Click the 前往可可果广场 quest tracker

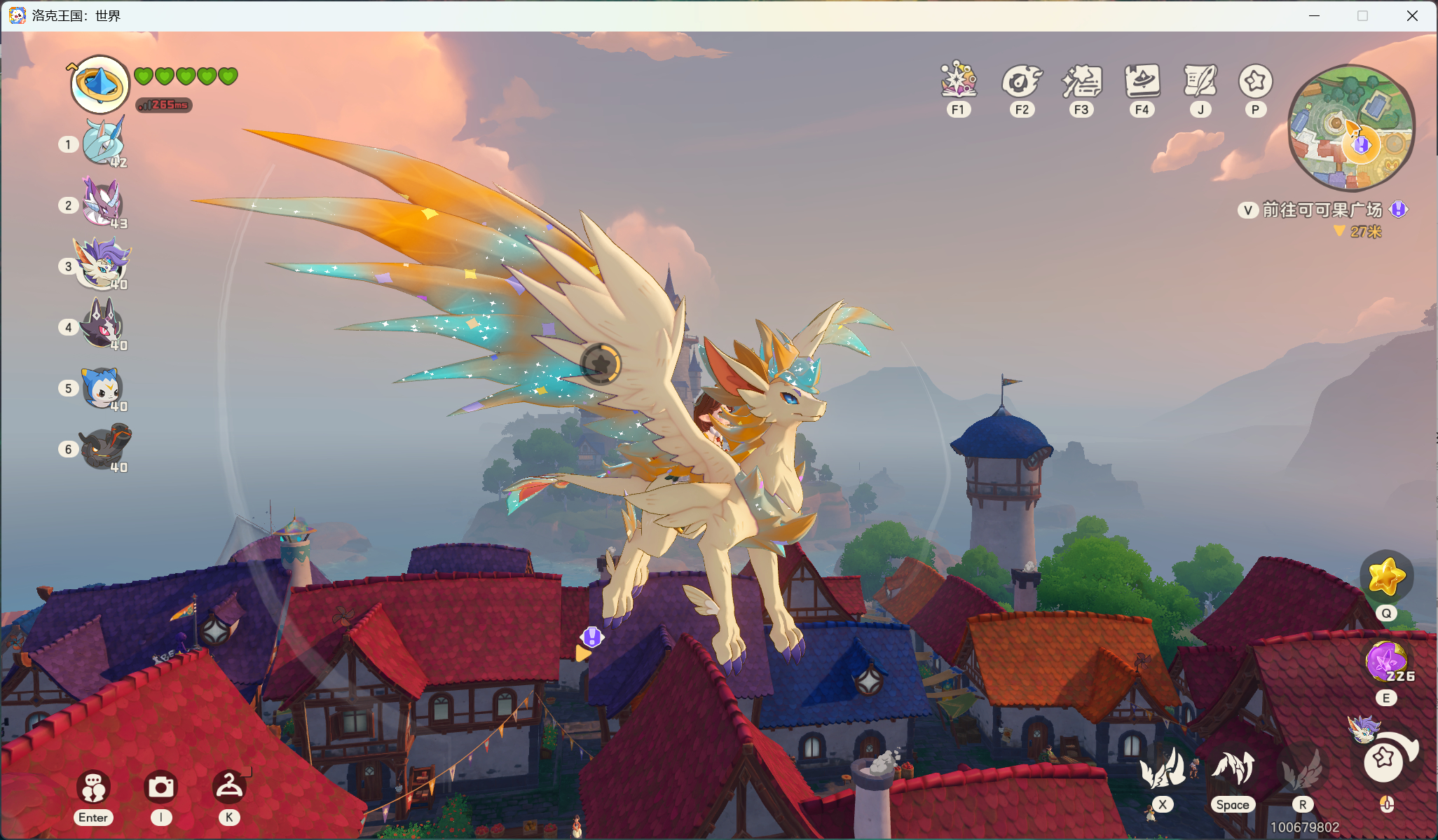pos(1322,209)
